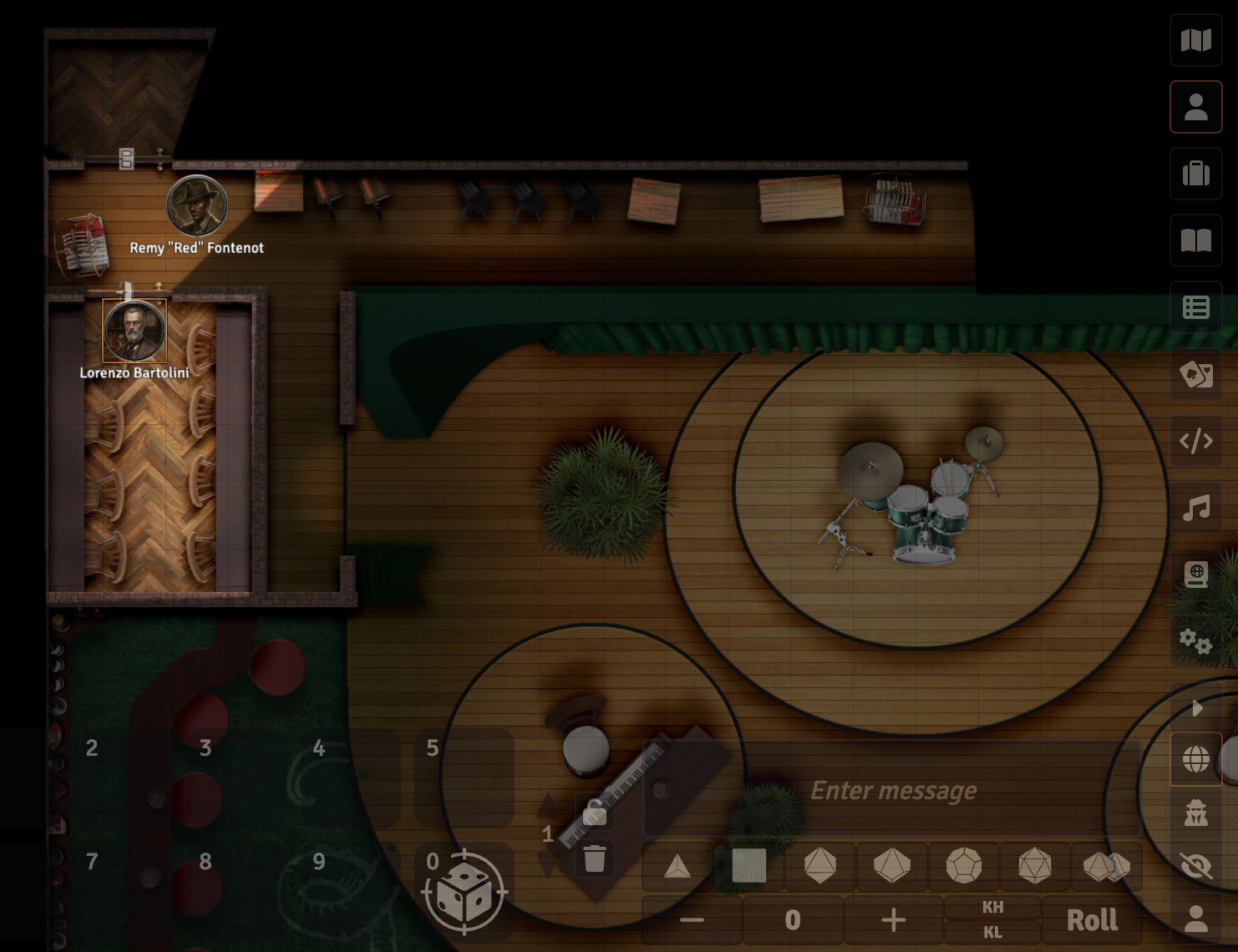Open the Game Settings gears tab

tap(1195, 641)
